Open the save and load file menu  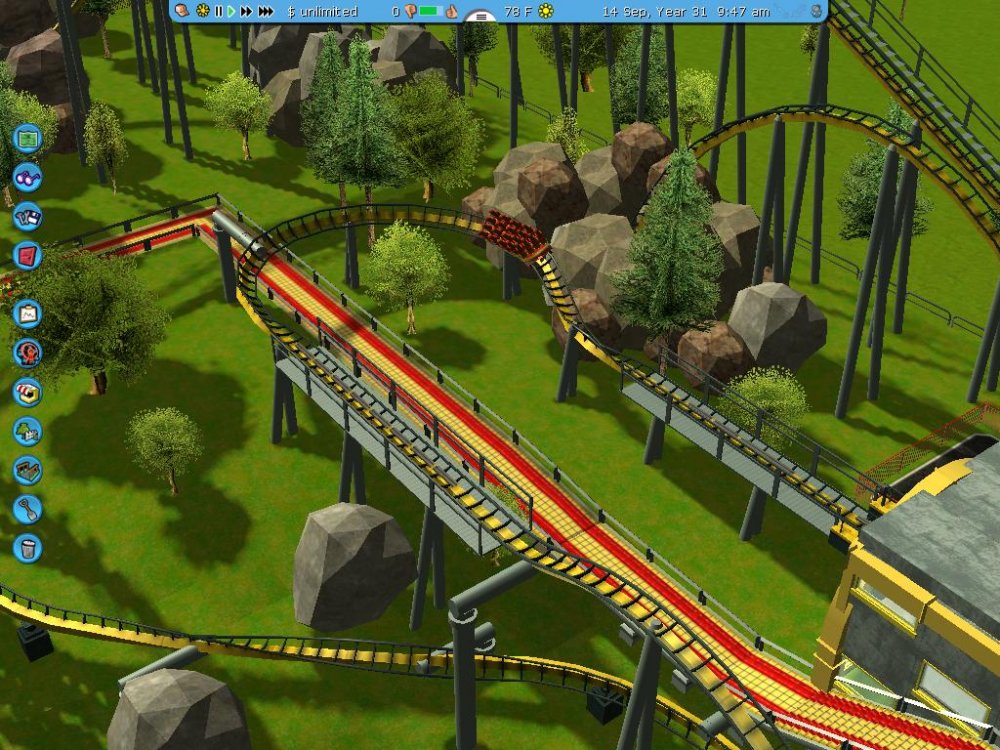pos(27,216)
